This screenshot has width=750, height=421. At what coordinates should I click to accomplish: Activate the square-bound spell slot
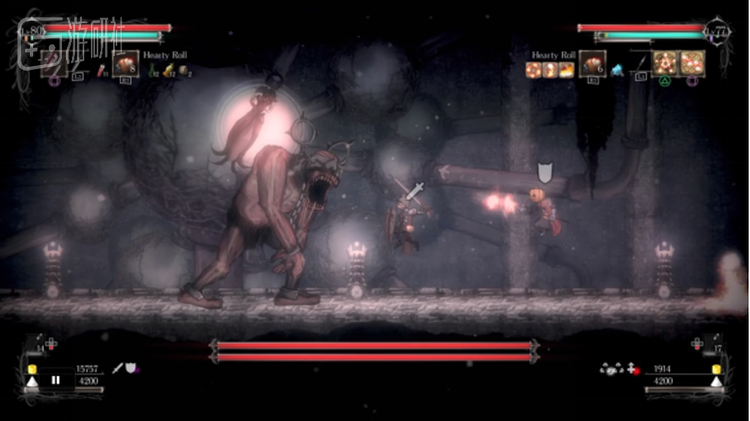692,62
